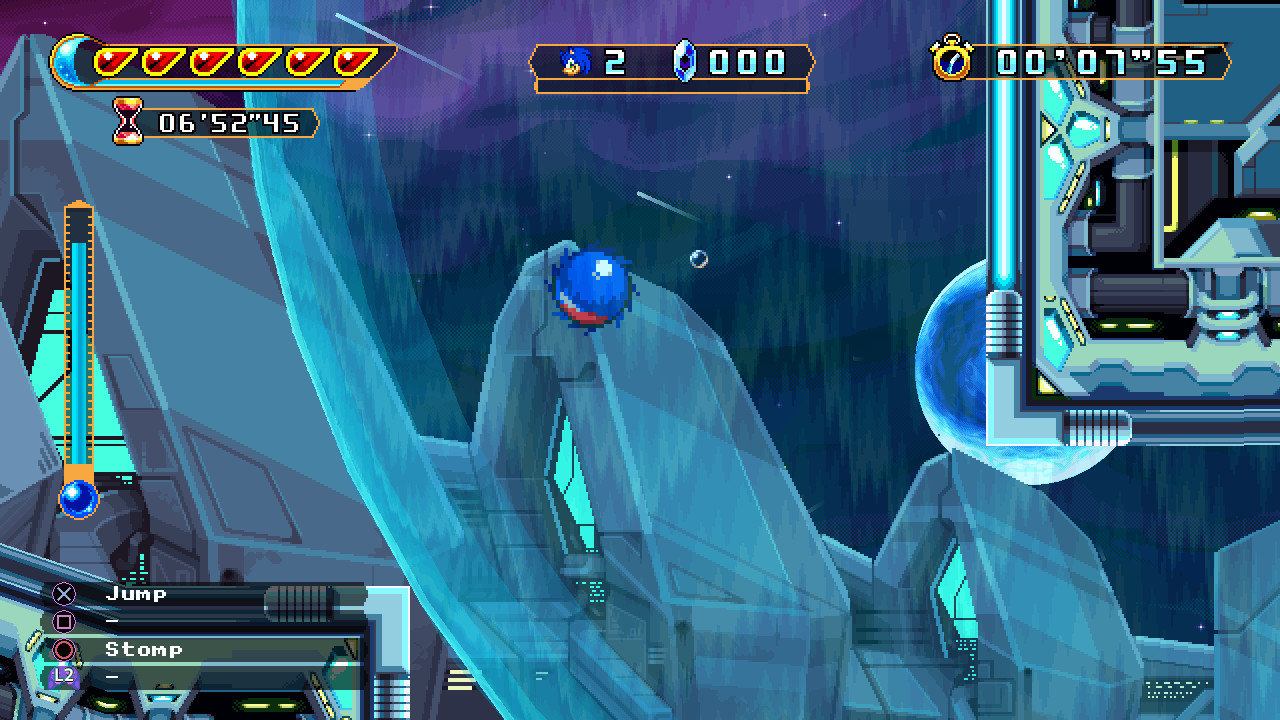
Task: Click the blue chaos emerald counter icon
Action: pyautogui.click(x=685, y=62)
